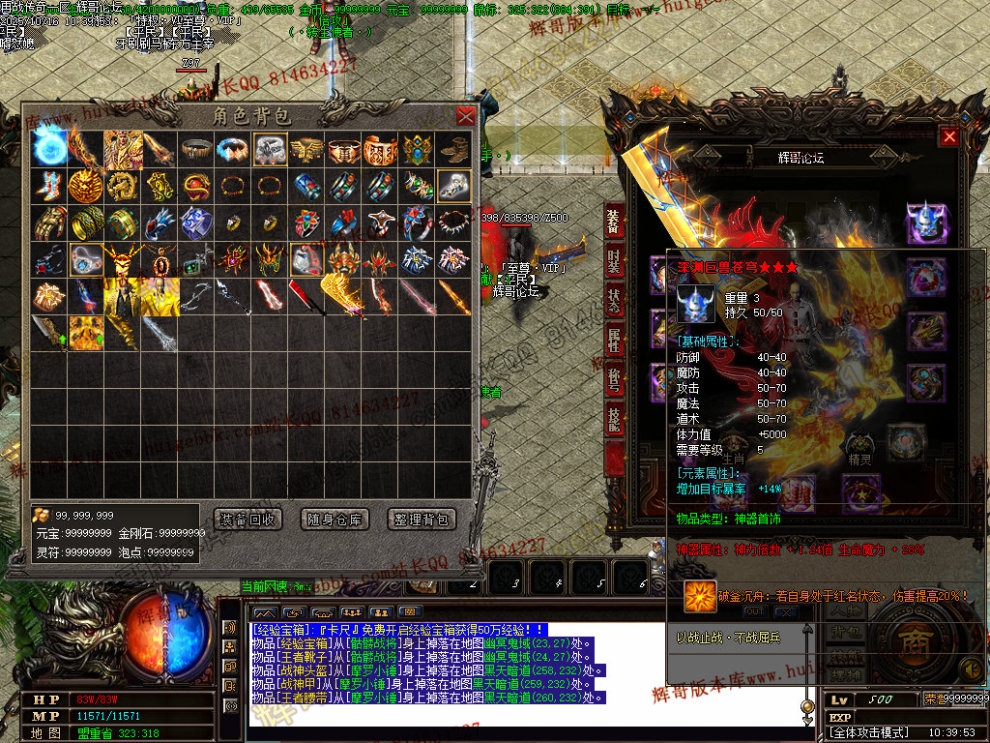The height and width of the screenshot is (743, 990).
Task: Sort the bag with 整理背包
Action: (x=423, y=519)
